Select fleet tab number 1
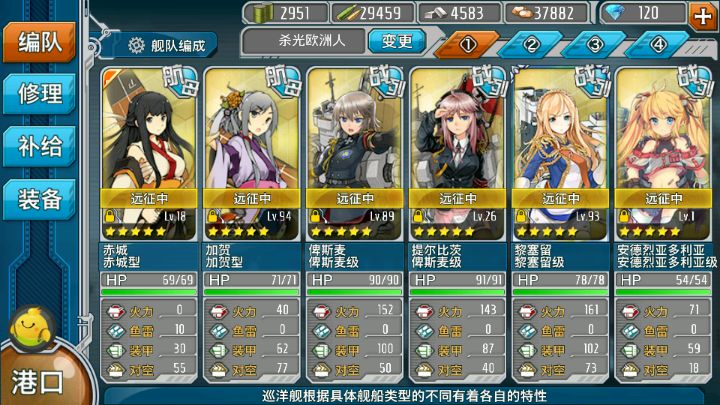This screenshot has width=720, height=405. 467,44
